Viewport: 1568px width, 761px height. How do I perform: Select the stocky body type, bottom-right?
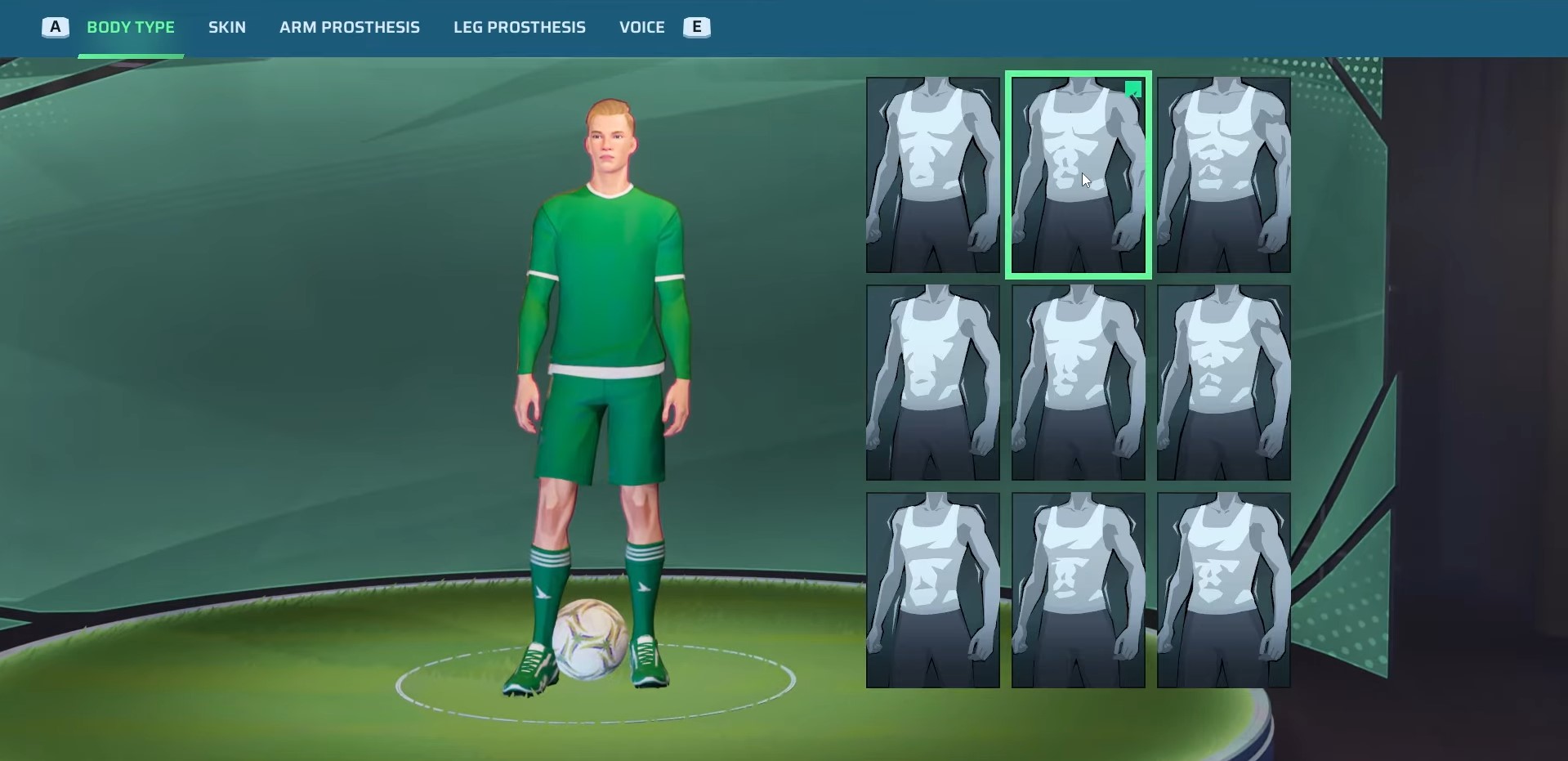pyautogui.click(x=1223, y=589)
